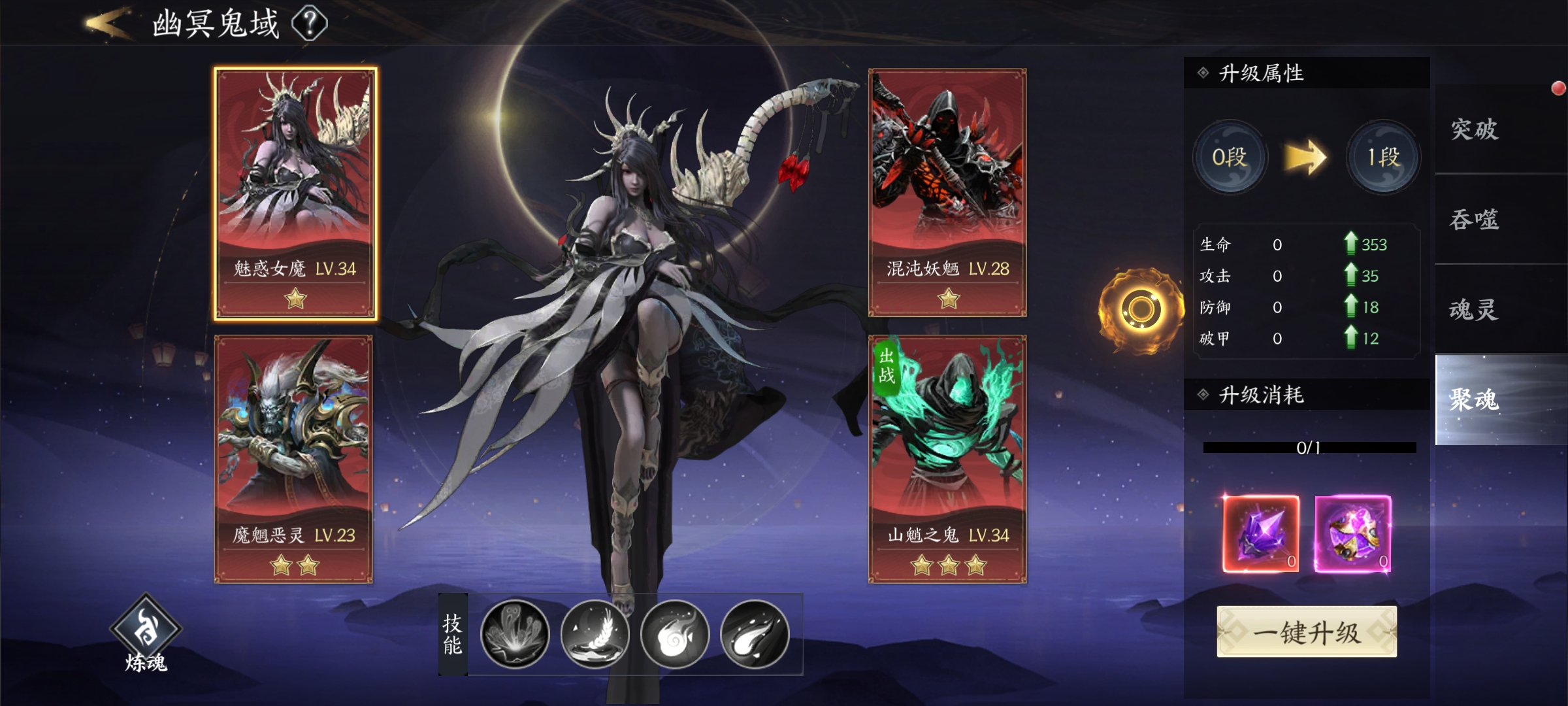View the comet streak skill icon

tap(755, 634)
